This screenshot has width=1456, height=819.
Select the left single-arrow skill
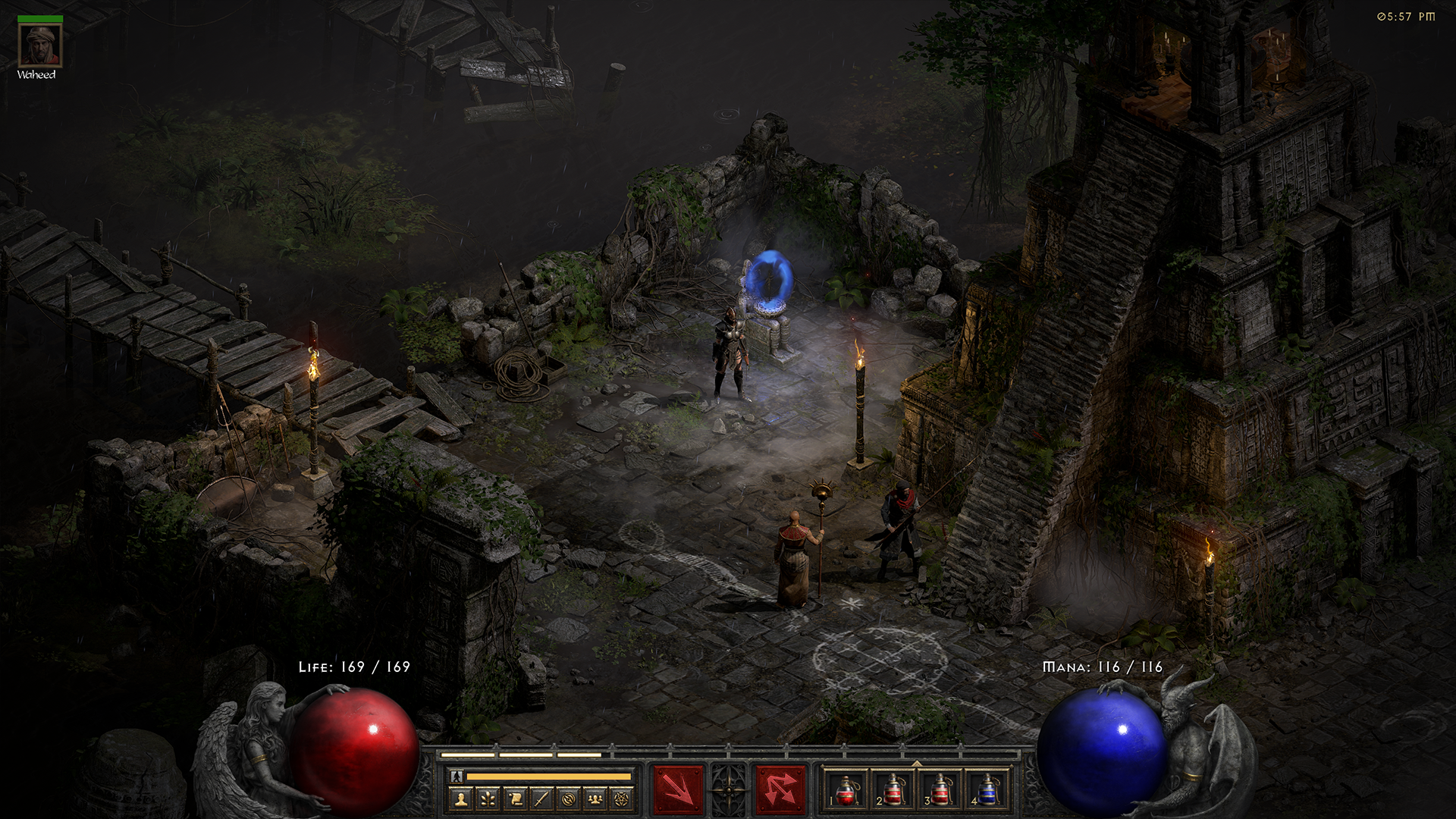click(678, 789)
